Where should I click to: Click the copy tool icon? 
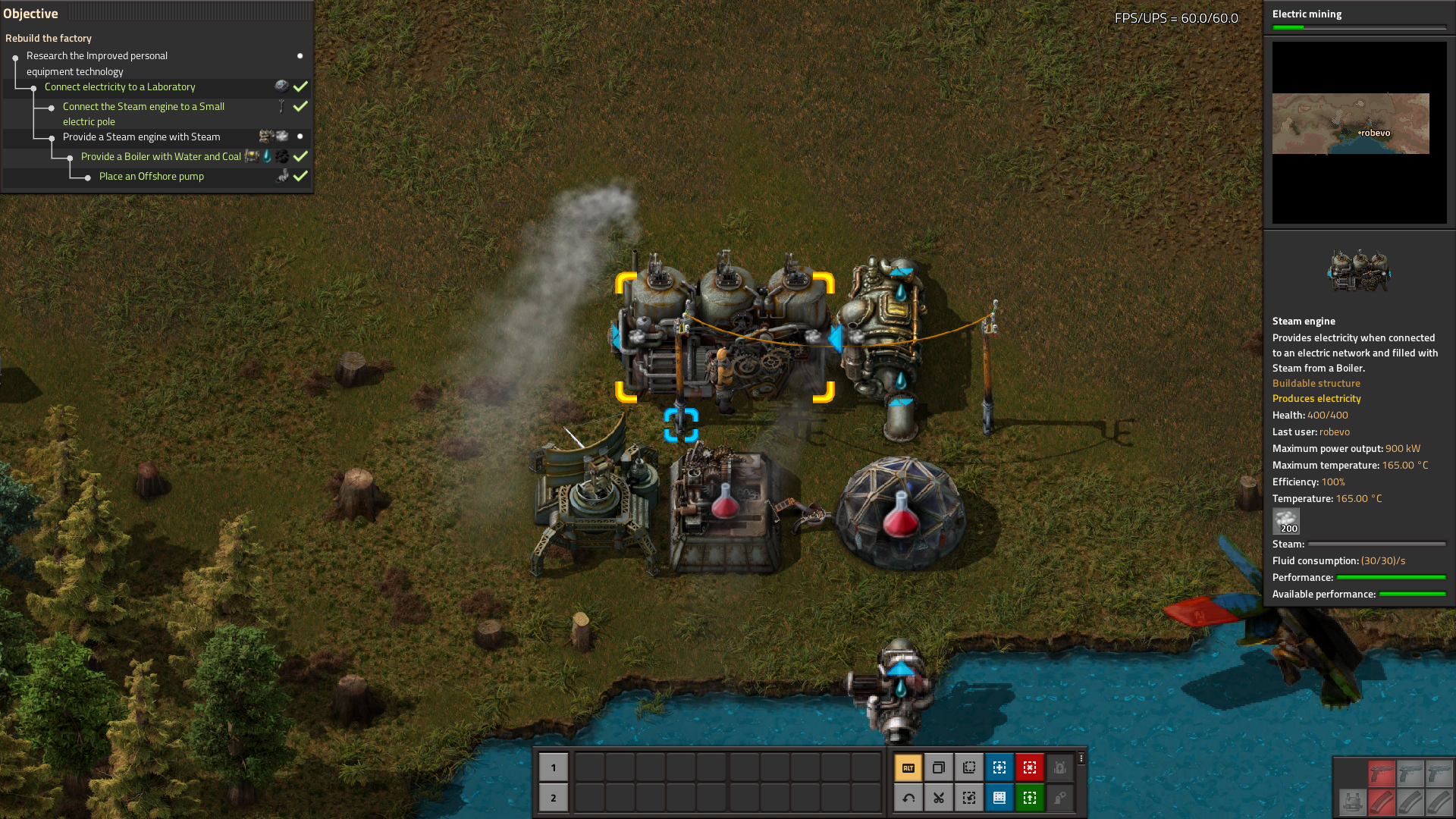pos(939,767)
